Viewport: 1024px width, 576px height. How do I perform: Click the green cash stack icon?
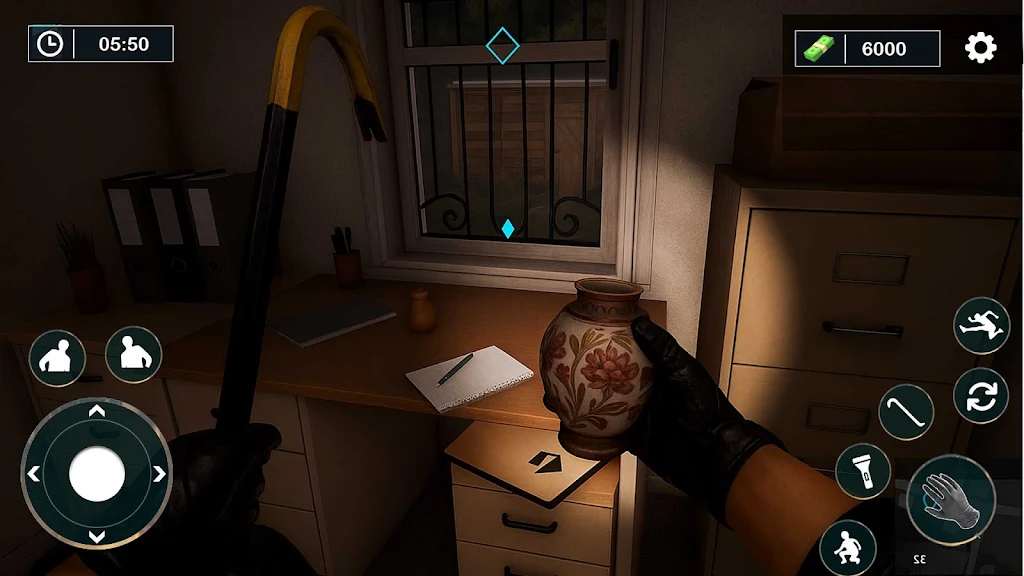[819, 48]
